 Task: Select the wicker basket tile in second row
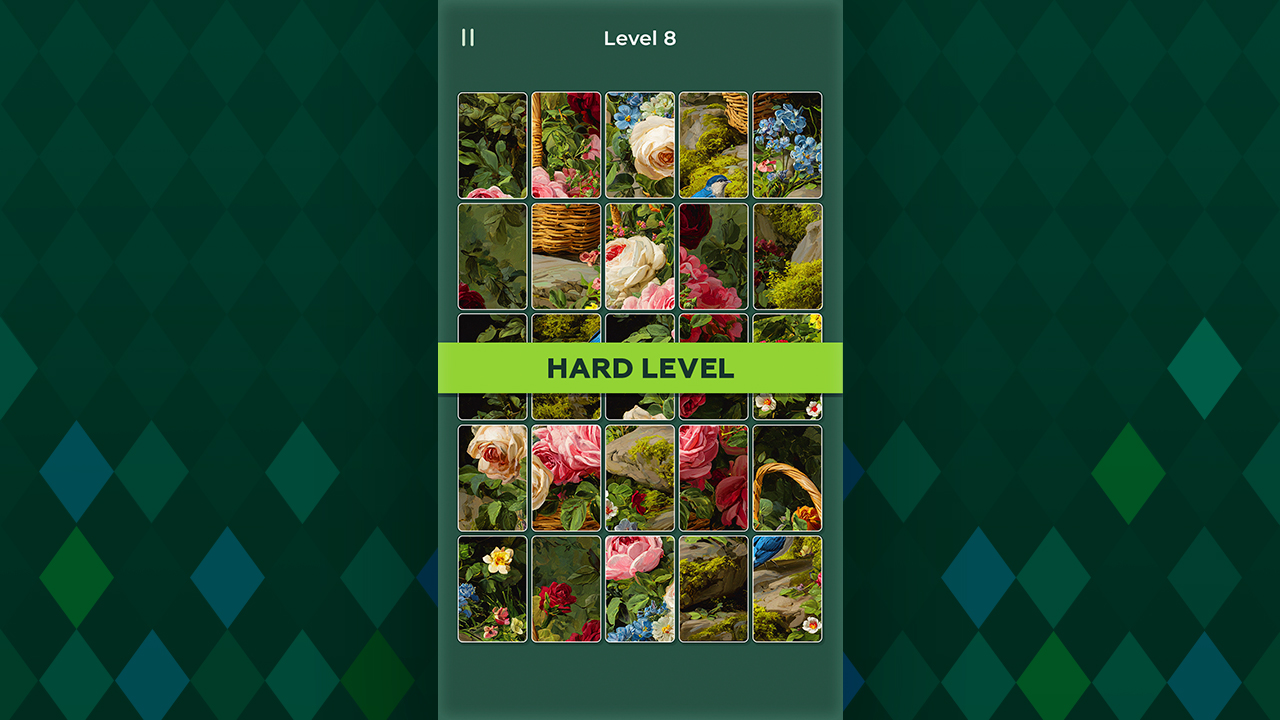pyautogui.click(x=566, y=256)
